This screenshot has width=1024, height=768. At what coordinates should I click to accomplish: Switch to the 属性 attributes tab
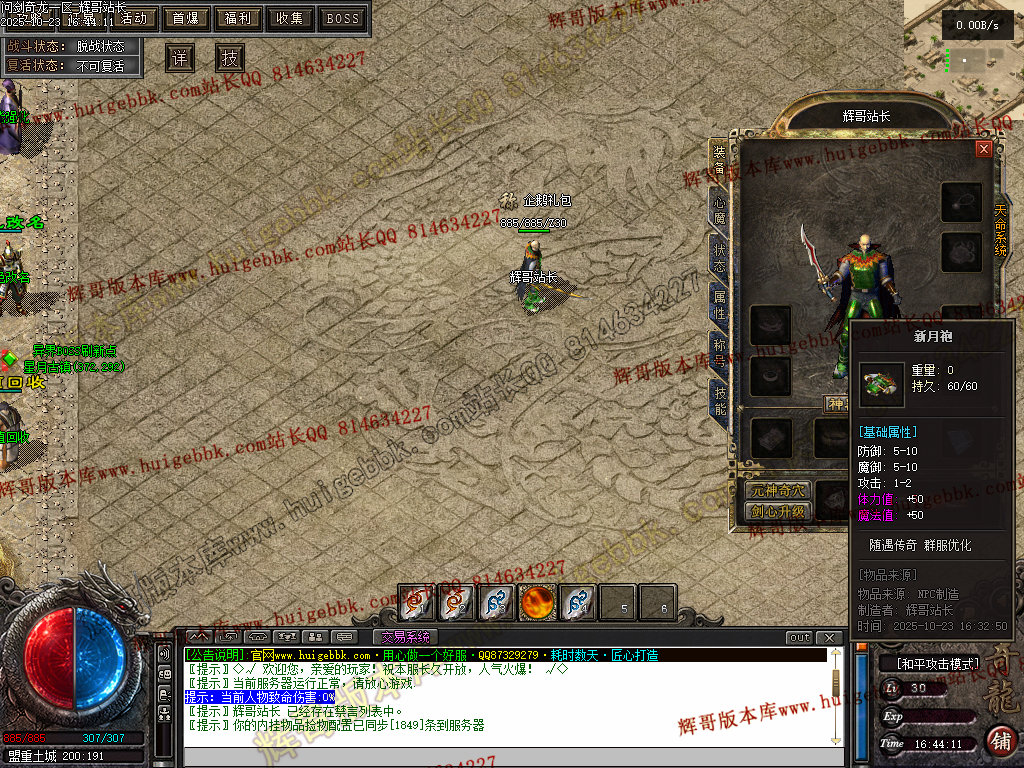click(719, 304)
